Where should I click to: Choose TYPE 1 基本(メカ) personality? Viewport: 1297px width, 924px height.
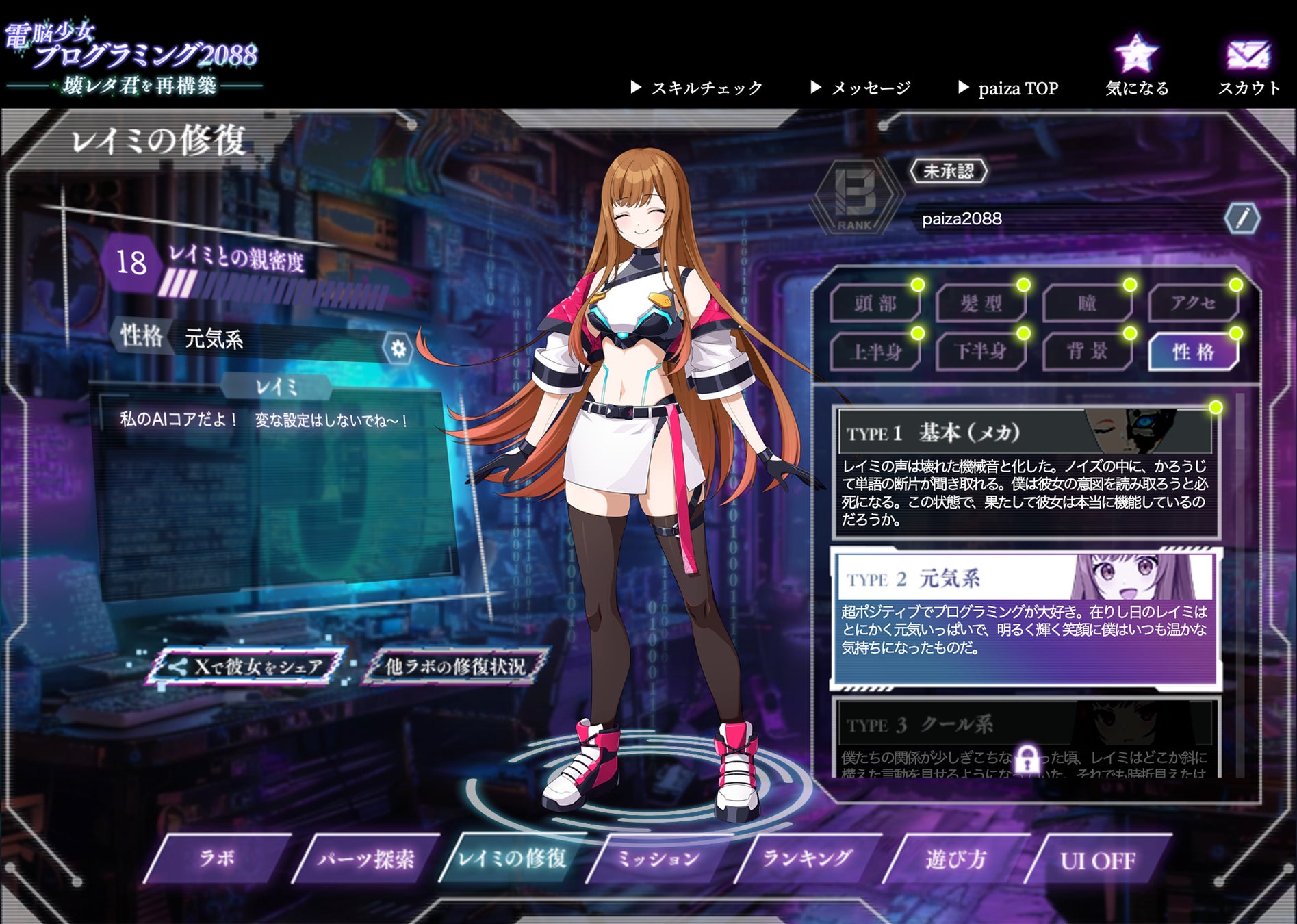pyautogui.click(x=1025, y=472)
